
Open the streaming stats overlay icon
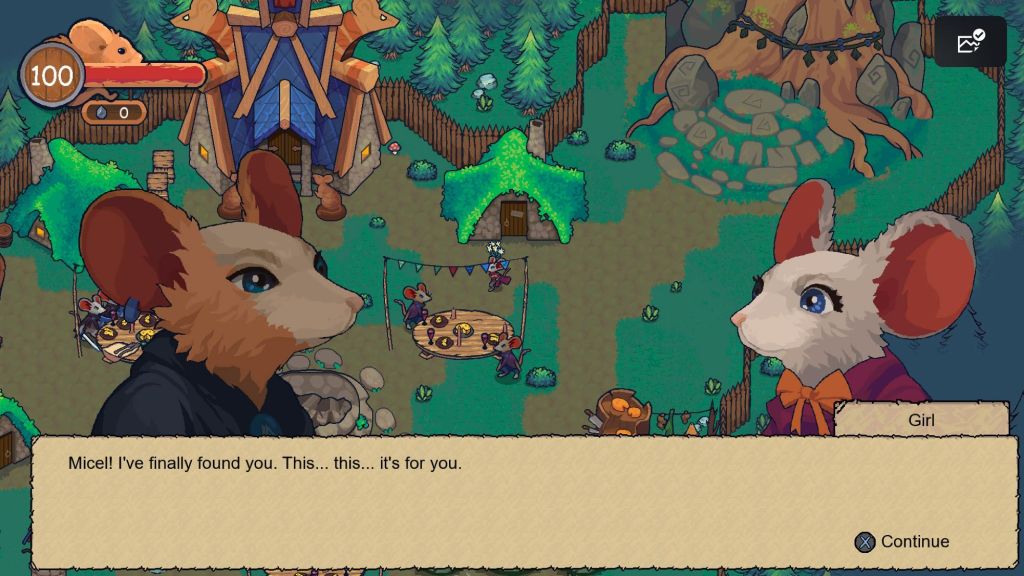tap(970, 42)
